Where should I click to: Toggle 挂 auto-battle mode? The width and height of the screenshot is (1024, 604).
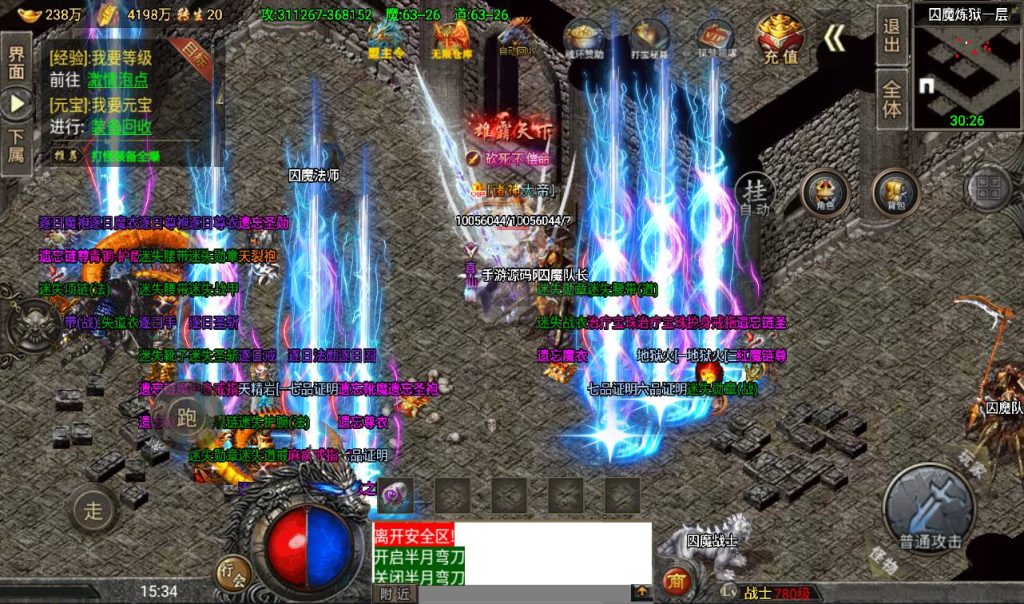pos(755,193)
